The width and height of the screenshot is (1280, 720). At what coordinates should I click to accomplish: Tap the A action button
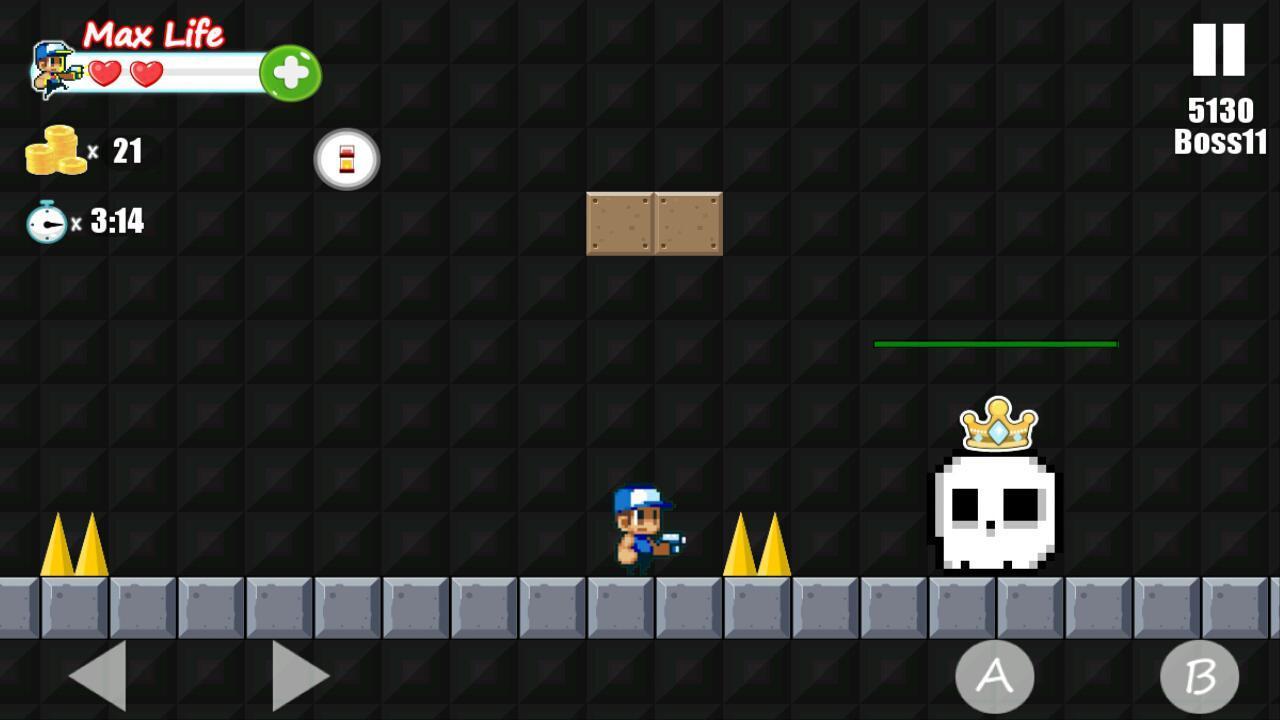[x=994, y=676]
